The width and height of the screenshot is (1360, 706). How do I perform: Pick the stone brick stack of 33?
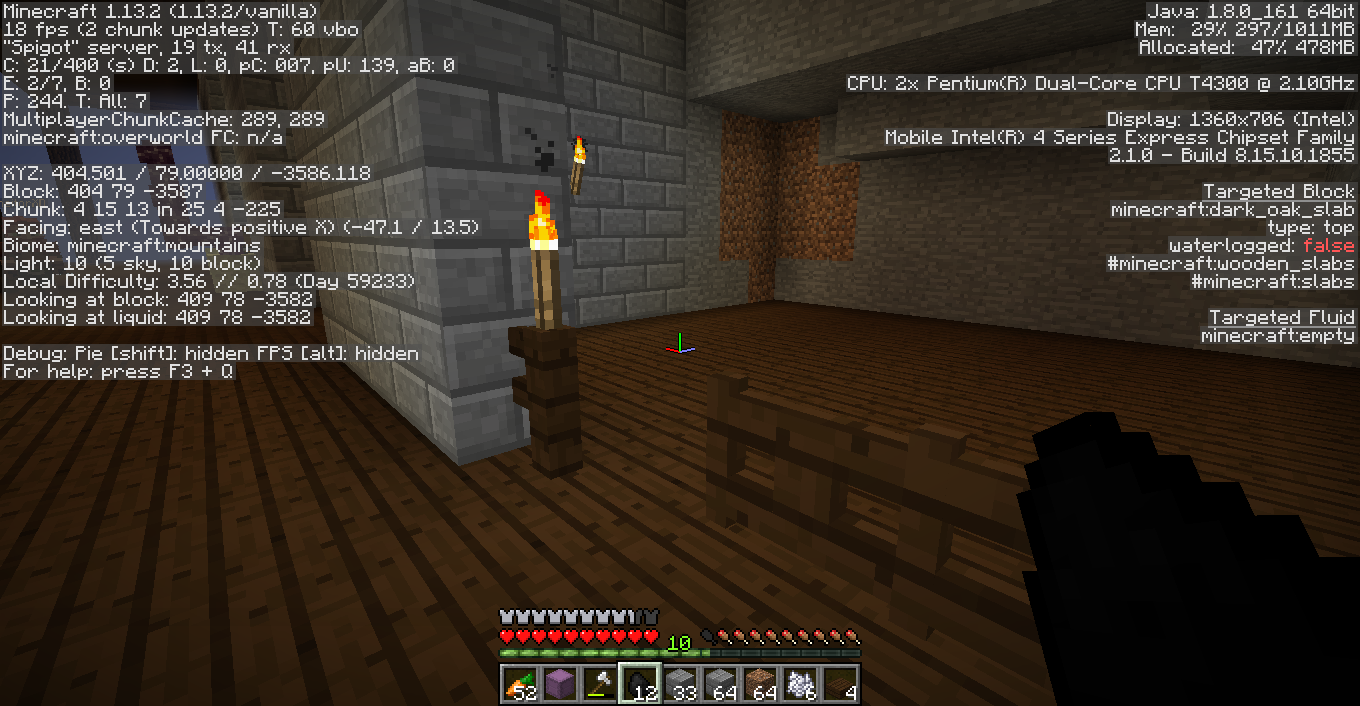[x=680, y=684]
